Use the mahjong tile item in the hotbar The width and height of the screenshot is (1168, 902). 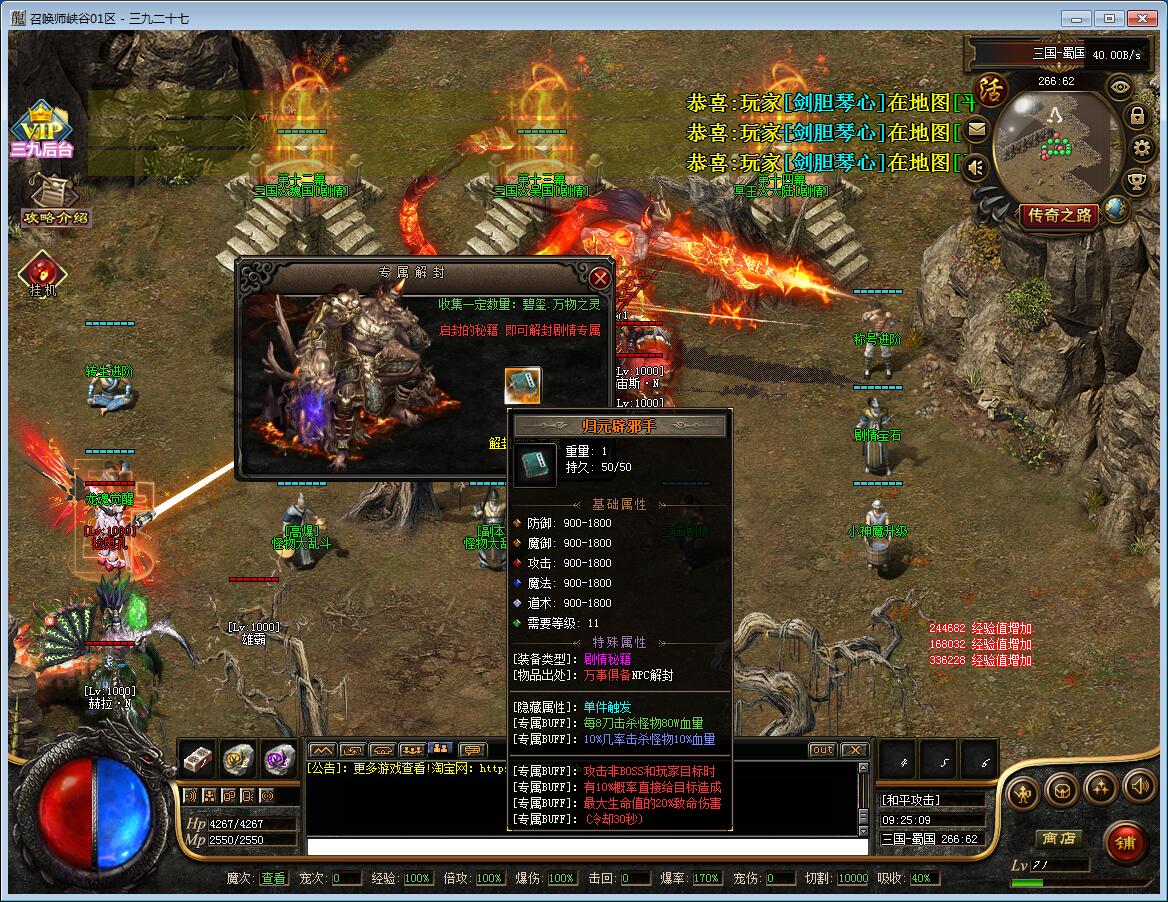(x=197, y=759)
